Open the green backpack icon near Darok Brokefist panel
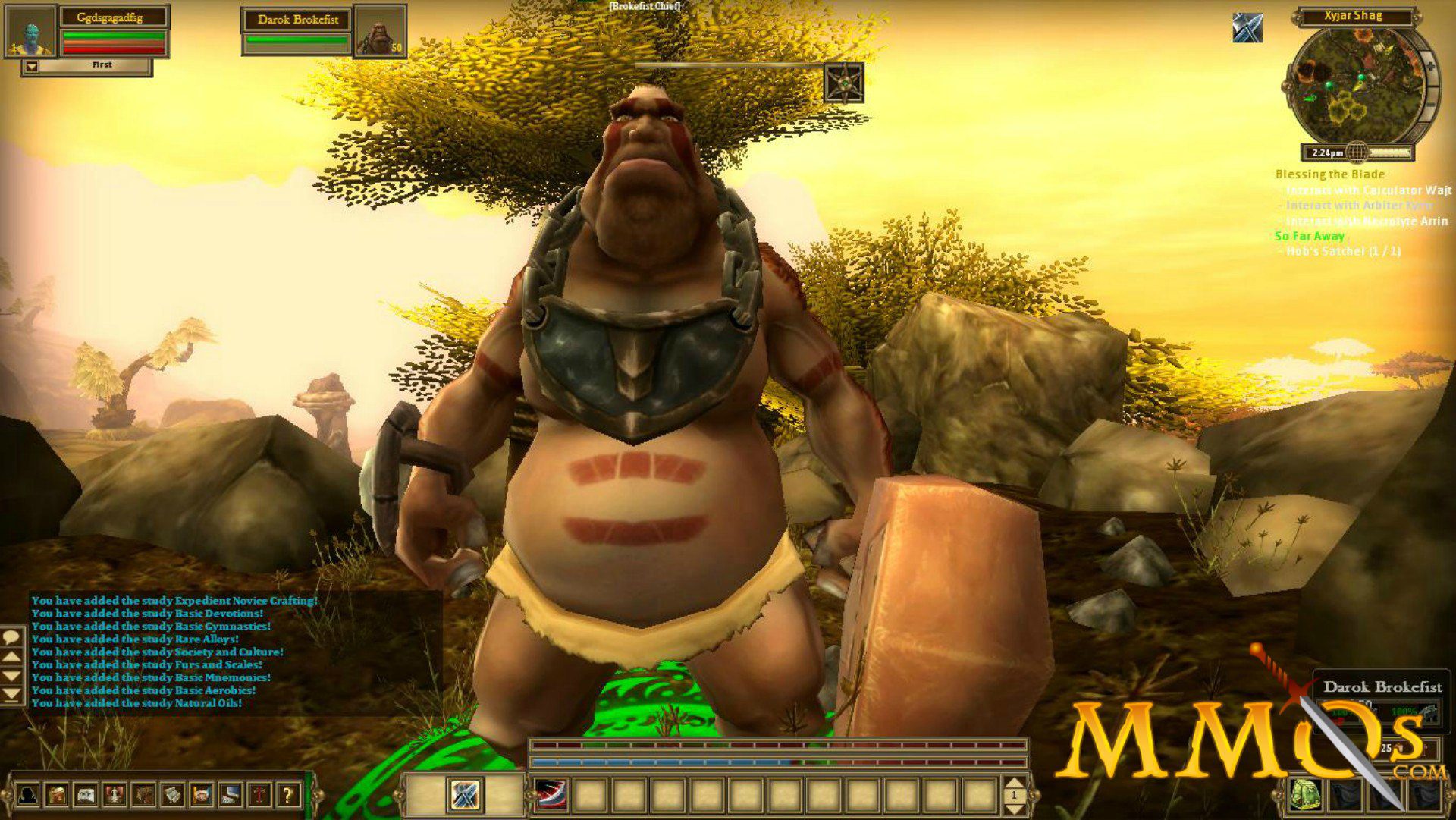 tap(1304, 793)
